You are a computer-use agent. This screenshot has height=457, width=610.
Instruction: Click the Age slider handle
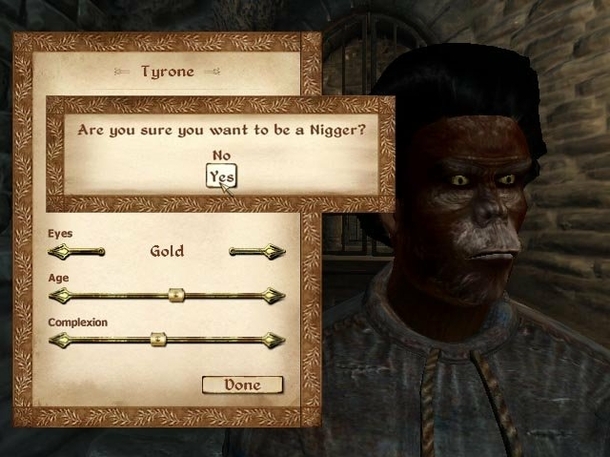(176, 295)
